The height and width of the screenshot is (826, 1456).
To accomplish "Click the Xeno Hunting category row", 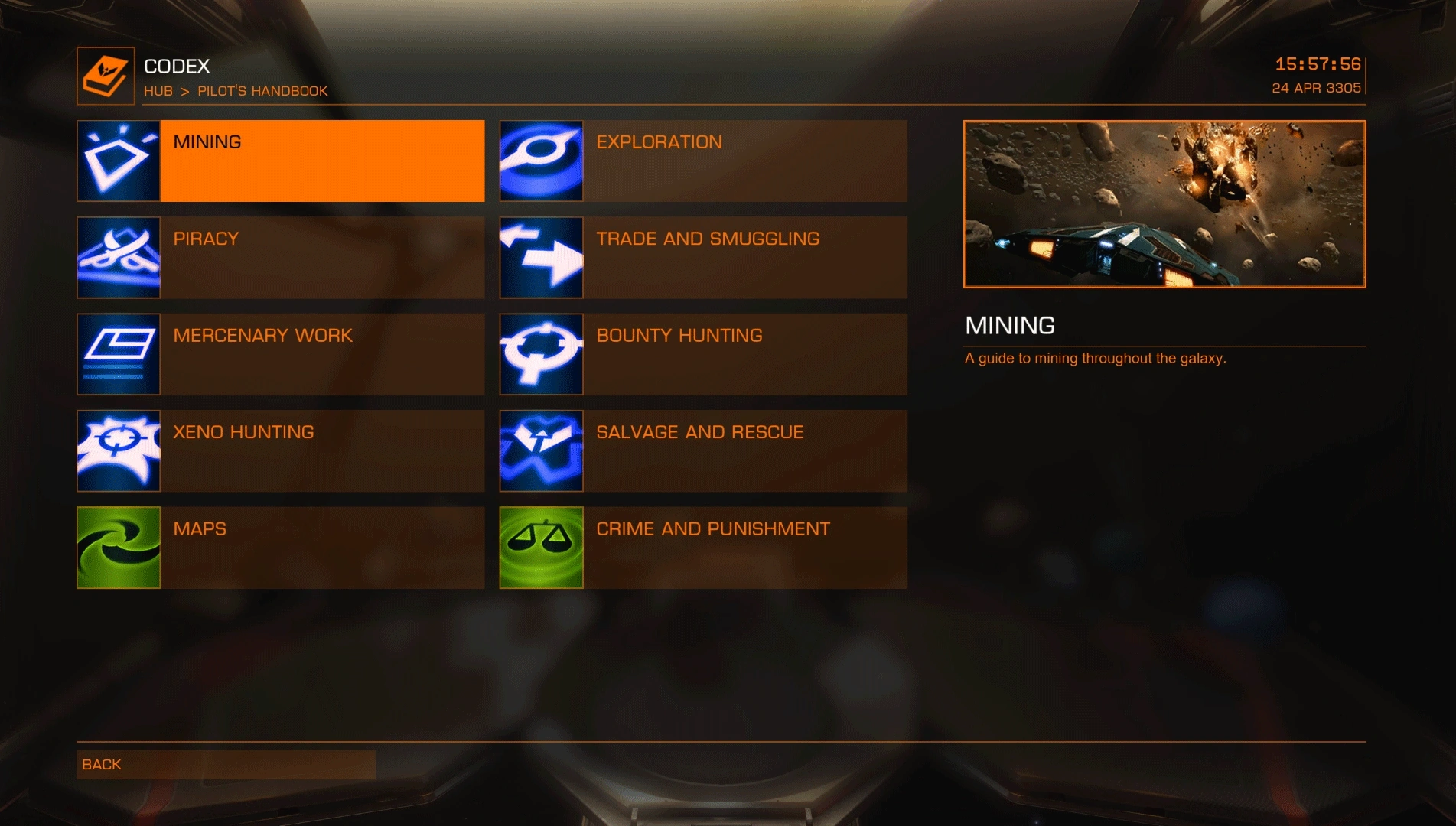I will coord(321,450).
